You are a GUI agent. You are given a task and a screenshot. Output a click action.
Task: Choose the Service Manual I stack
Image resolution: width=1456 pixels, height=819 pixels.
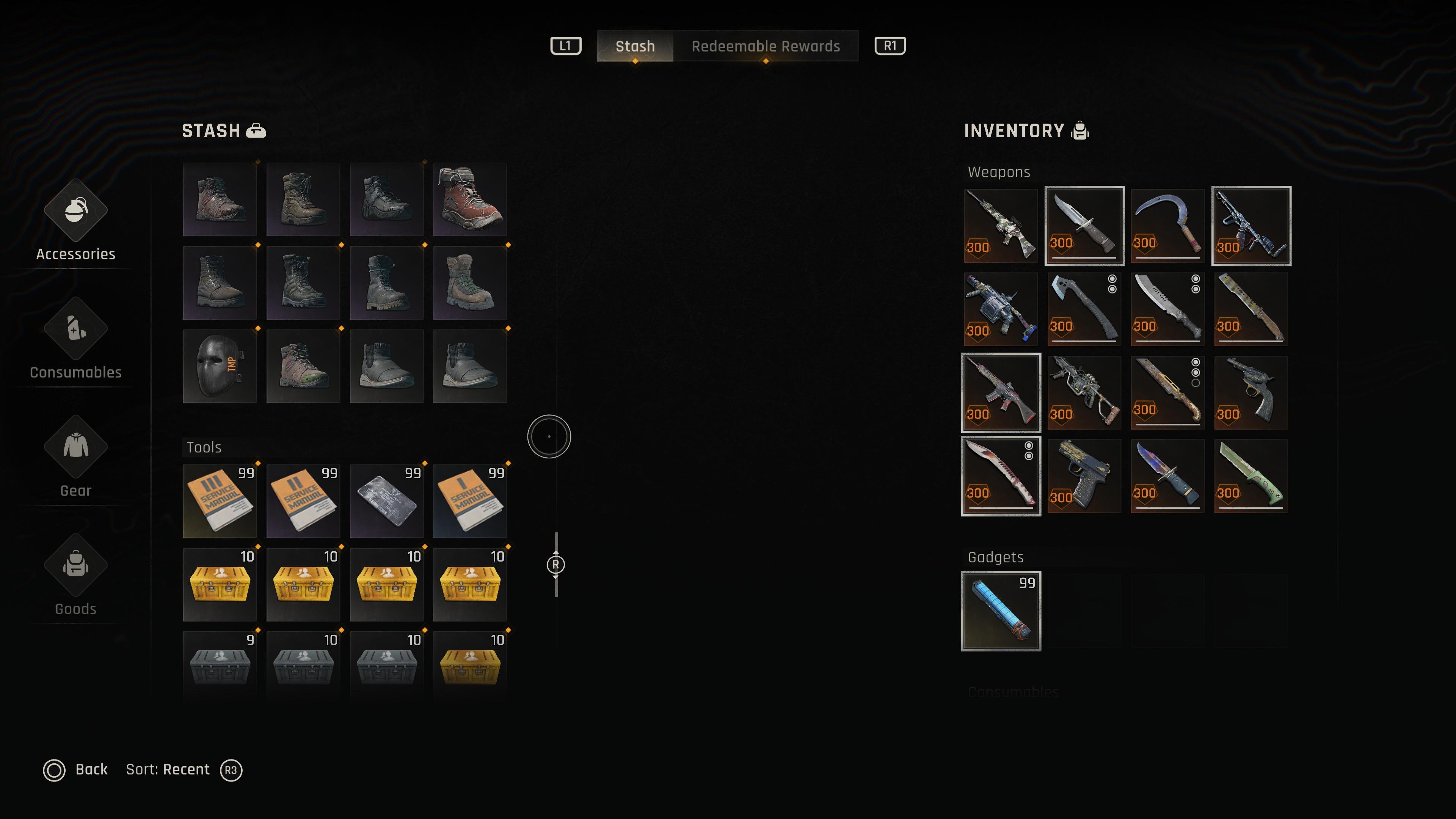[x=470, y=501]
